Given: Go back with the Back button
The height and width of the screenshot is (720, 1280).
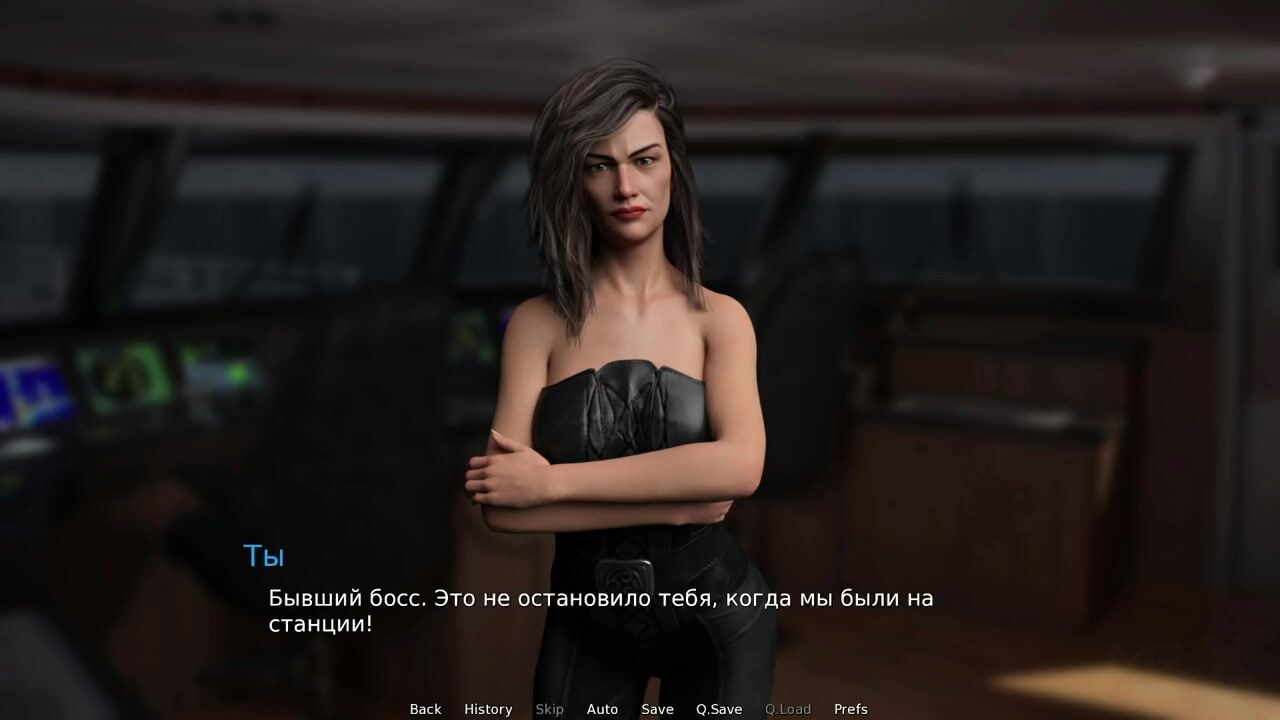Looking at the screenshot, I should [425, 709].
